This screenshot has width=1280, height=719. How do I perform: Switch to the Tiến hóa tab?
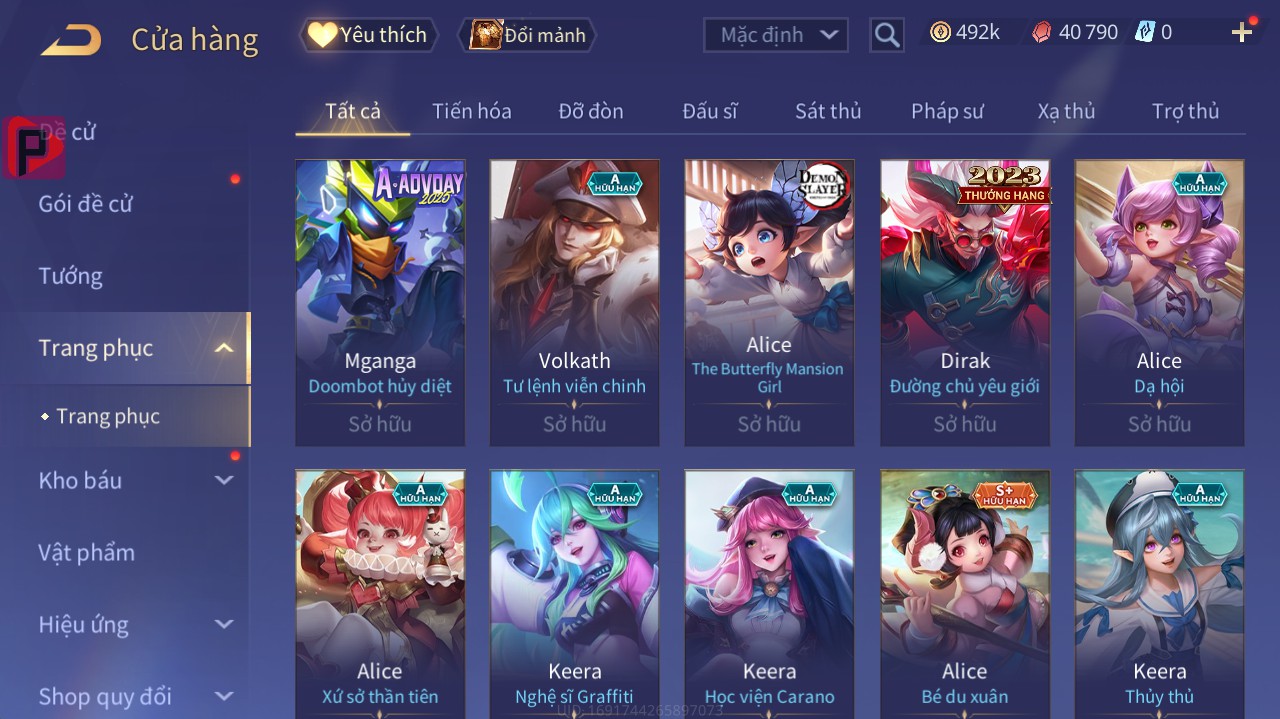471,111
